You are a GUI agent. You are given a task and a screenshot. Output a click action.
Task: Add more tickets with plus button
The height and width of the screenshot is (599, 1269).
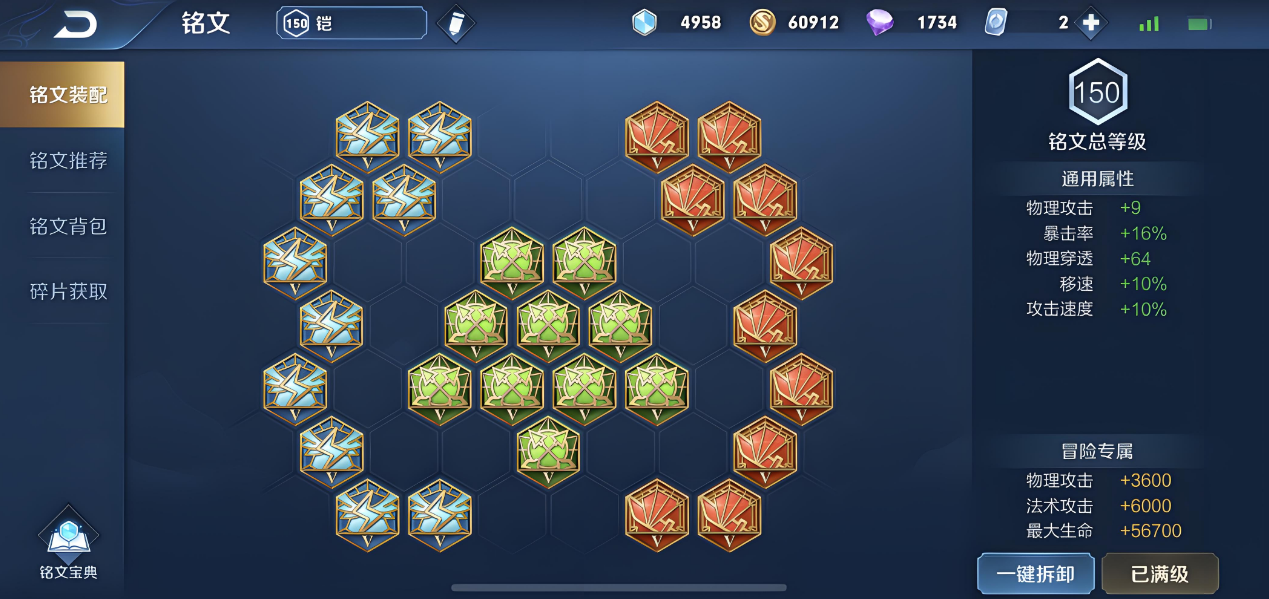(x=1090, y=23)
